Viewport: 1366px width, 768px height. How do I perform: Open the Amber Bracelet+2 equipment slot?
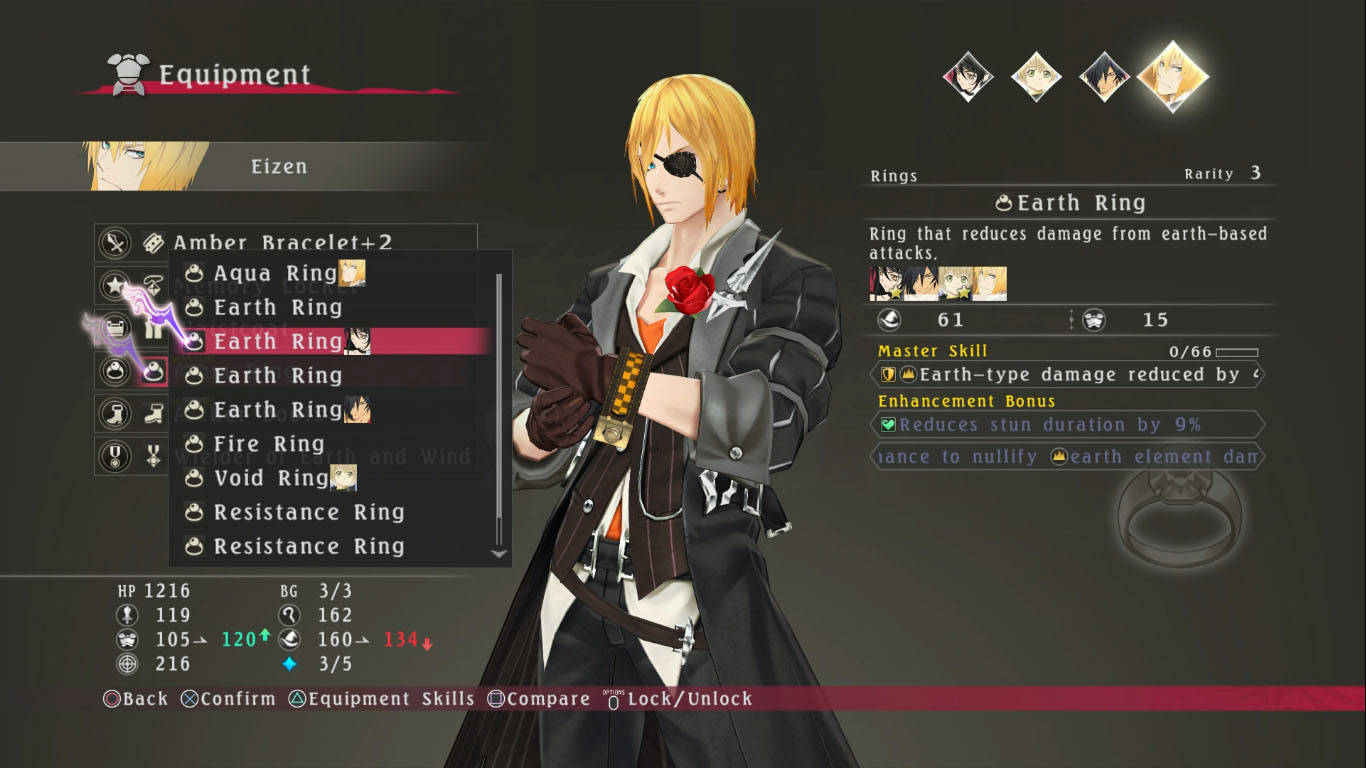(283, 242)
